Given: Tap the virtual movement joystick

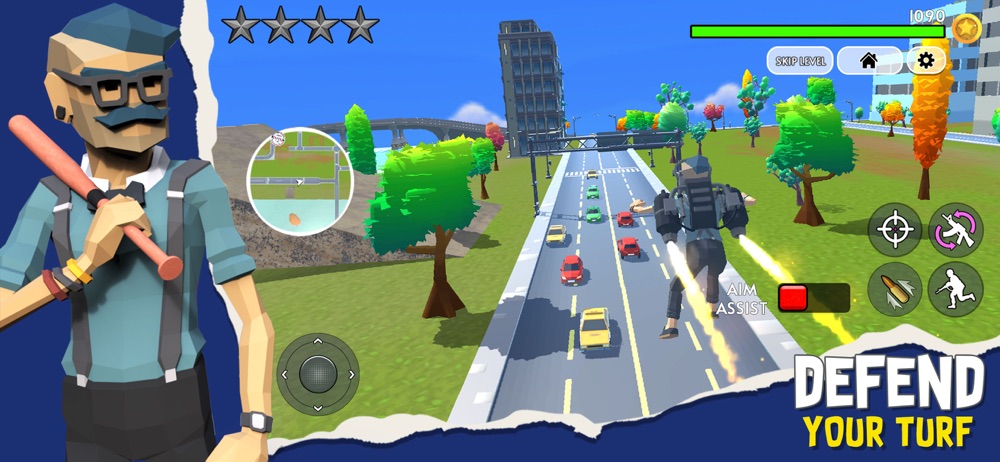Looking at the screenshot, I should tap(318, 374).
